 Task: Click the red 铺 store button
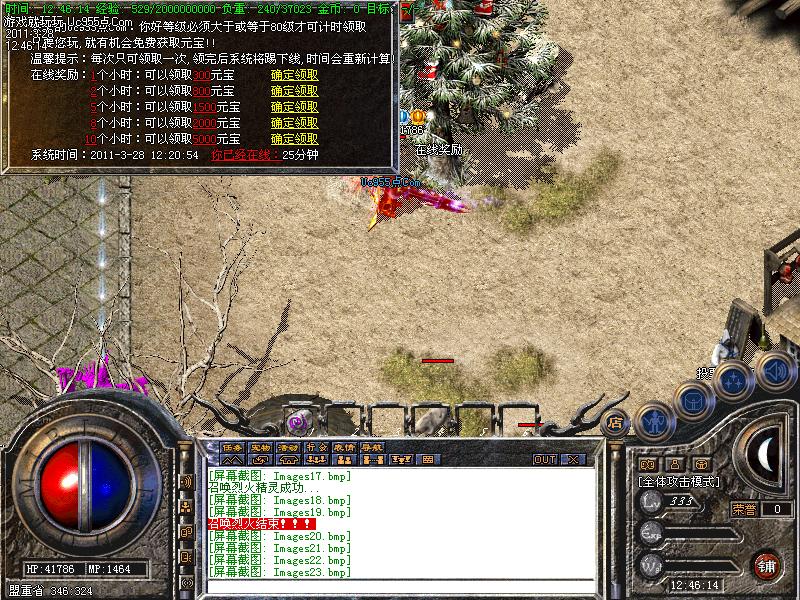(x=767, y=564)
